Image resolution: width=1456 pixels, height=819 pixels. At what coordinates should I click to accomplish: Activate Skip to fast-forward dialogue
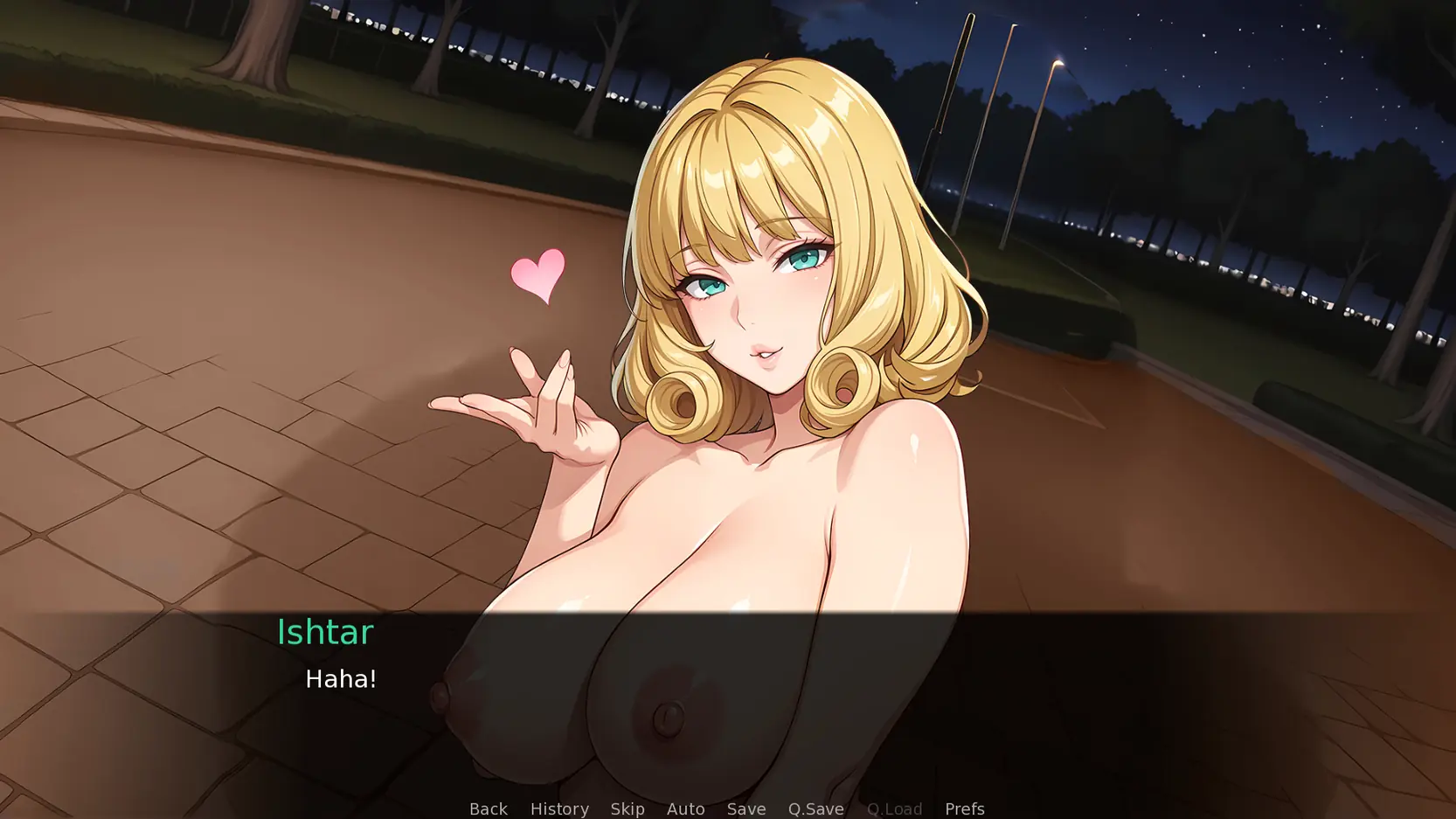627,809
